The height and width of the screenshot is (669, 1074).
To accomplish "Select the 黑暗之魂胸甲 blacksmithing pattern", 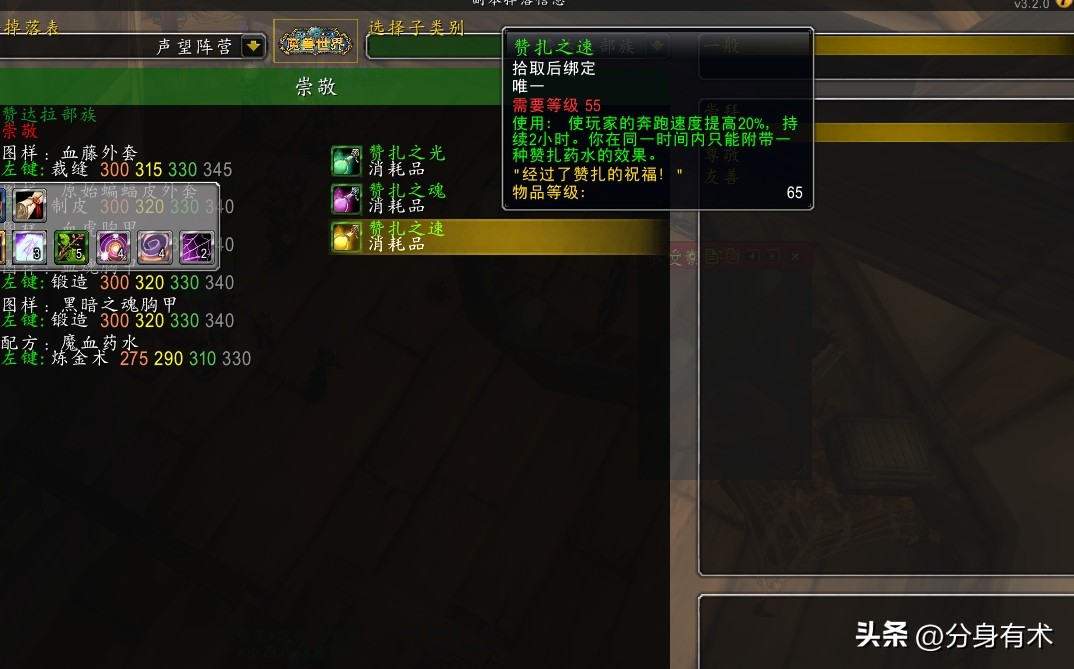I will [x=118, y=303].
